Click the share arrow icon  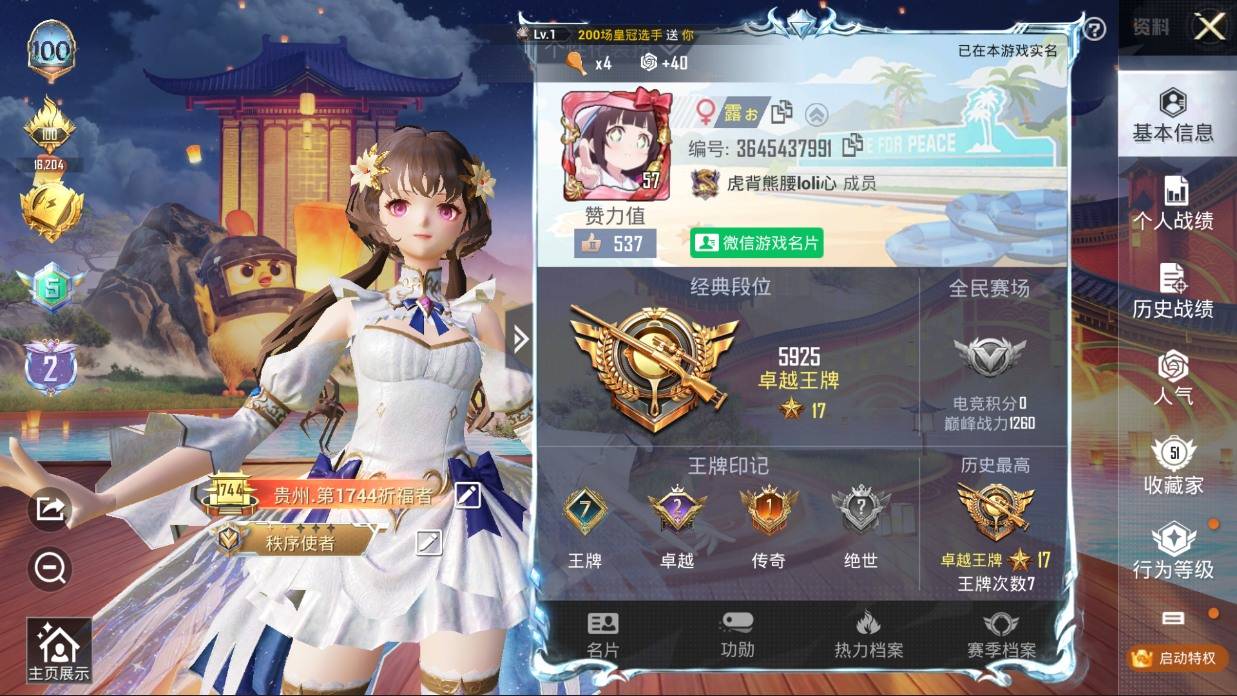49,510
